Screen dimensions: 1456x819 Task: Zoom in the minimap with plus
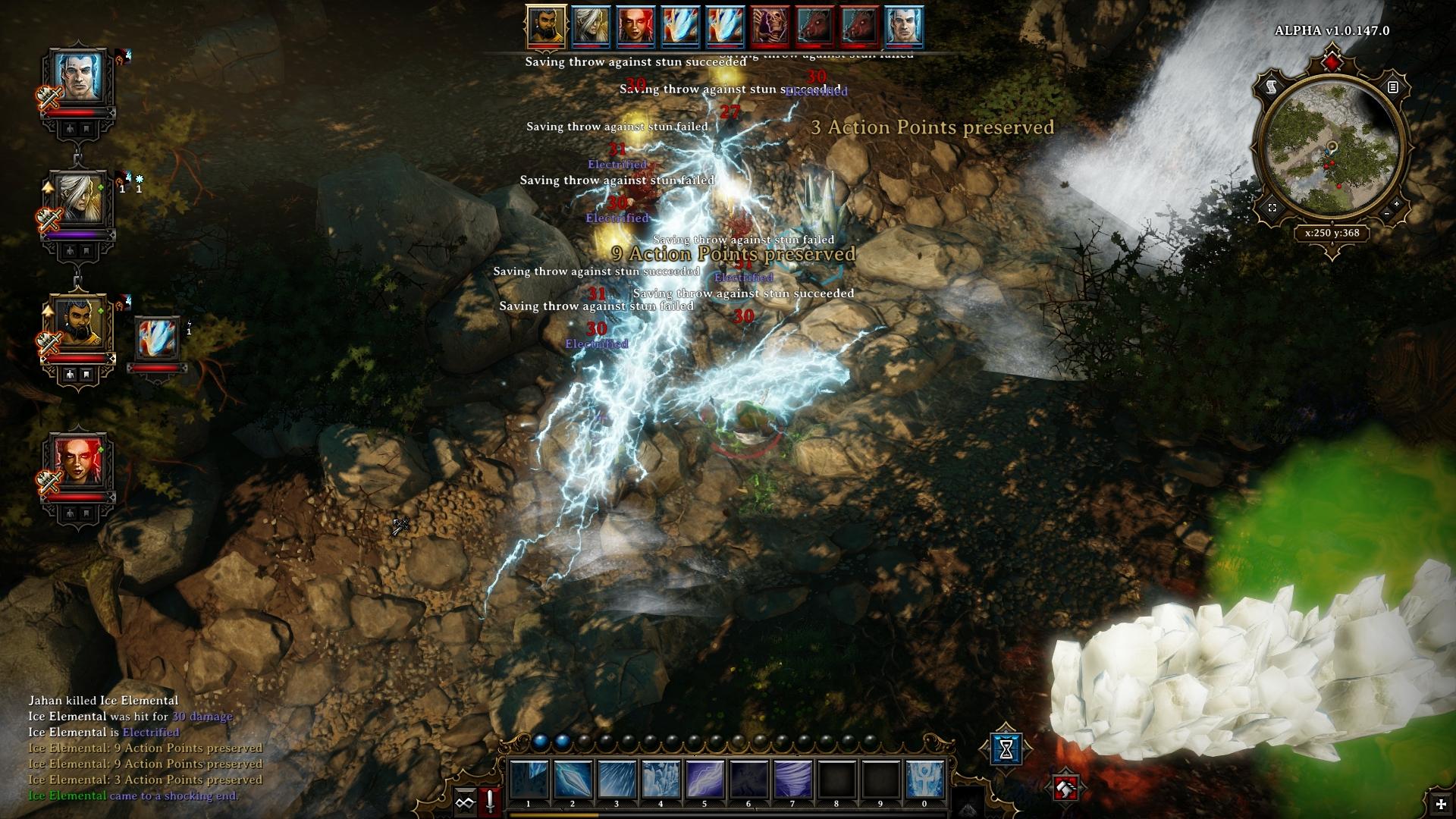pos(1397,204)
